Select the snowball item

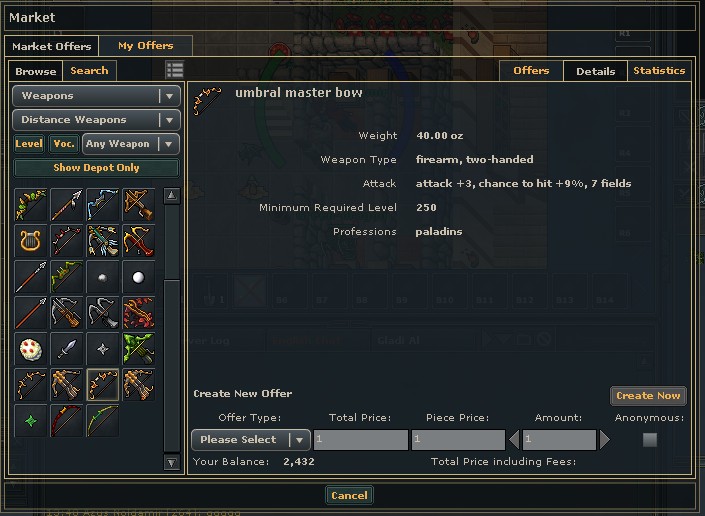(x=138, y=276)
